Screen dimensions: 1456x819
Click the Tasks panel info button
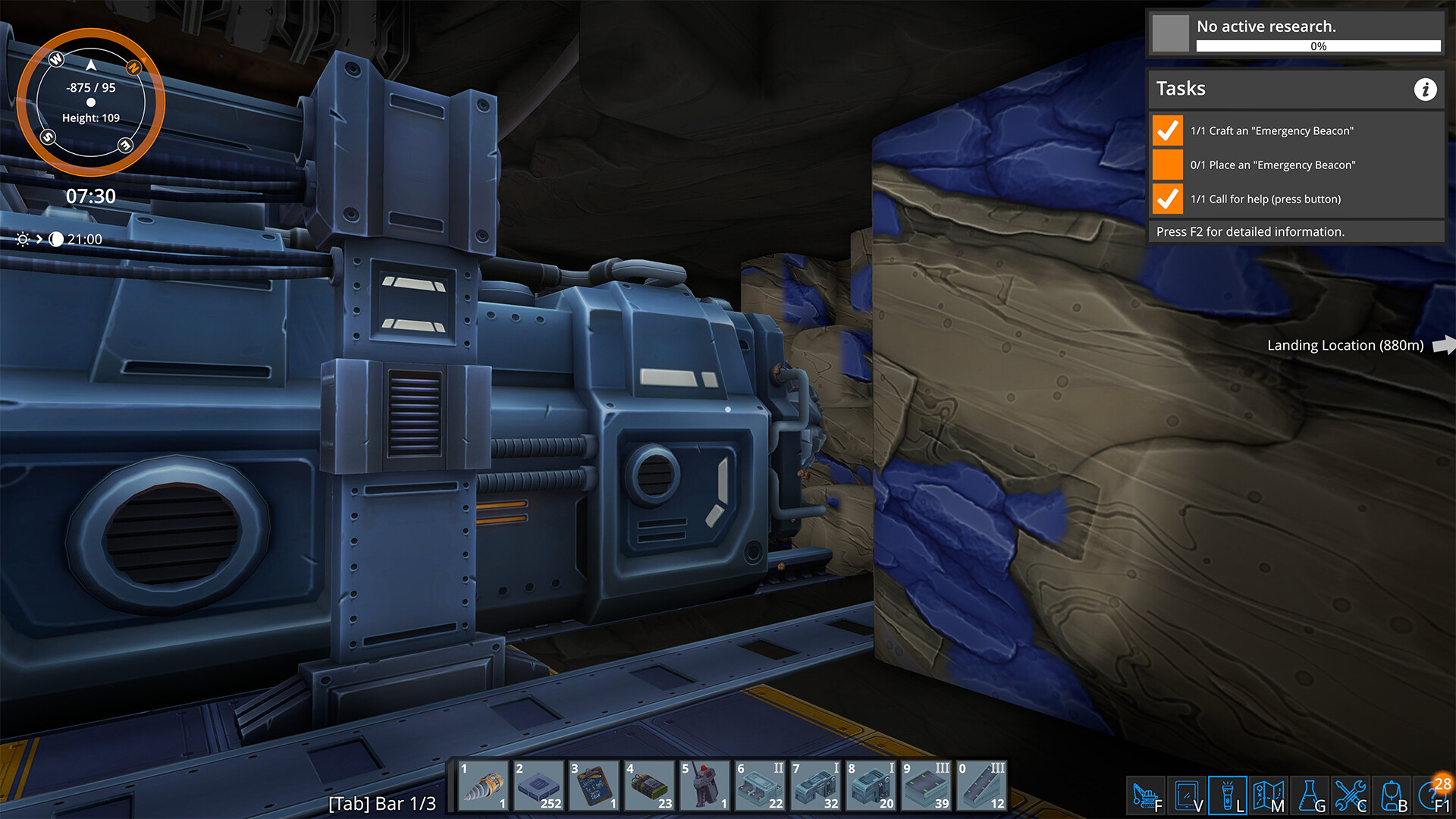1425,89
